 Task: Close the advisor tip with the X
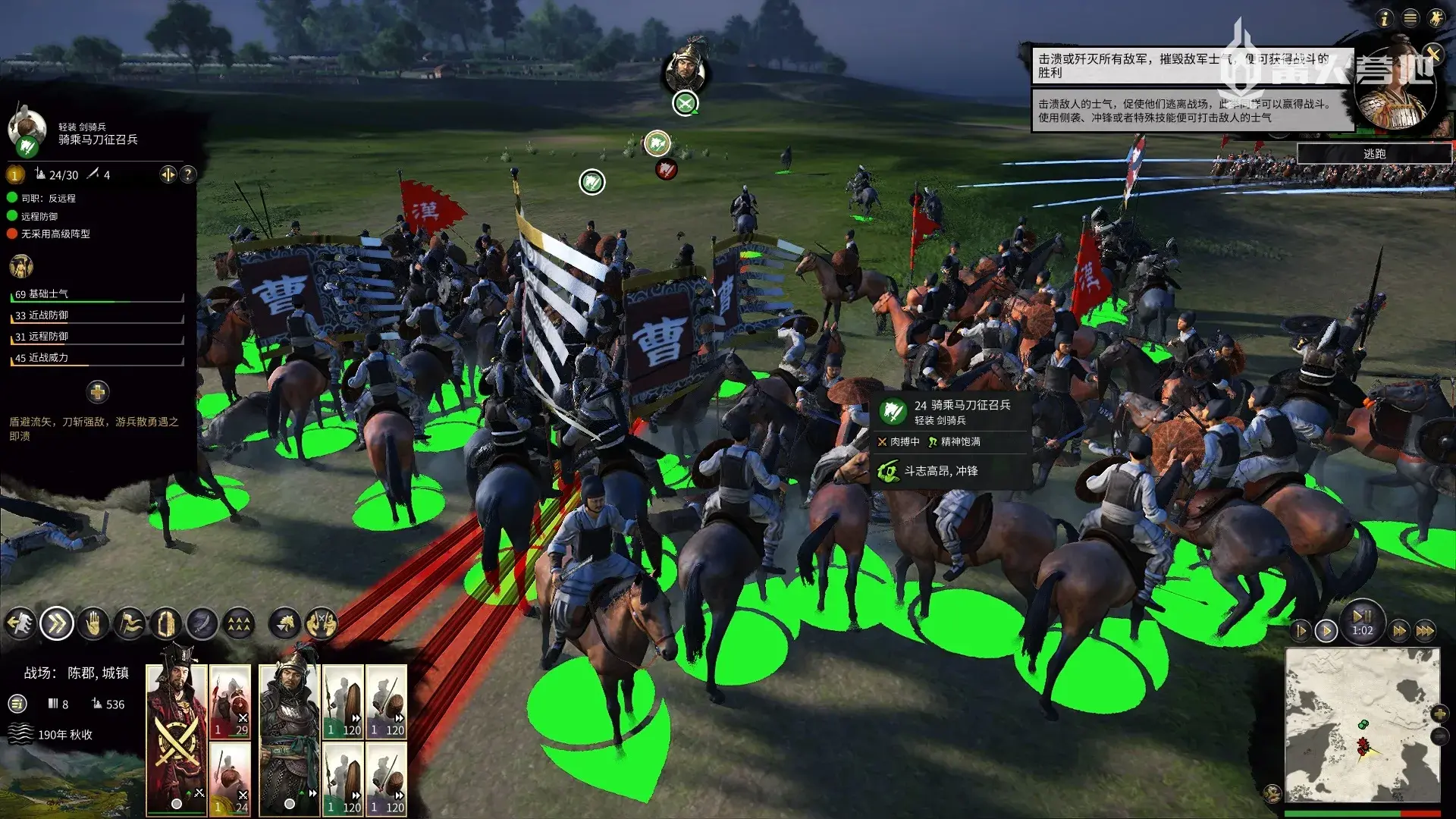[1432, 53]
